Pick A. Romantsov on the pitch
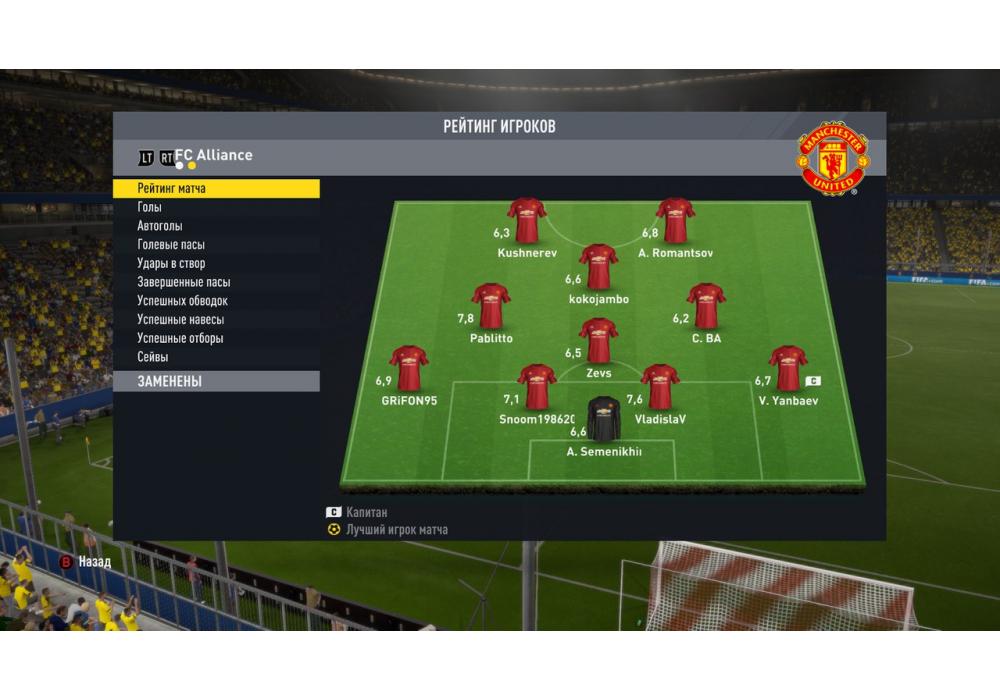This screenshot has height=700, width=1000. [x=675, y=221]
